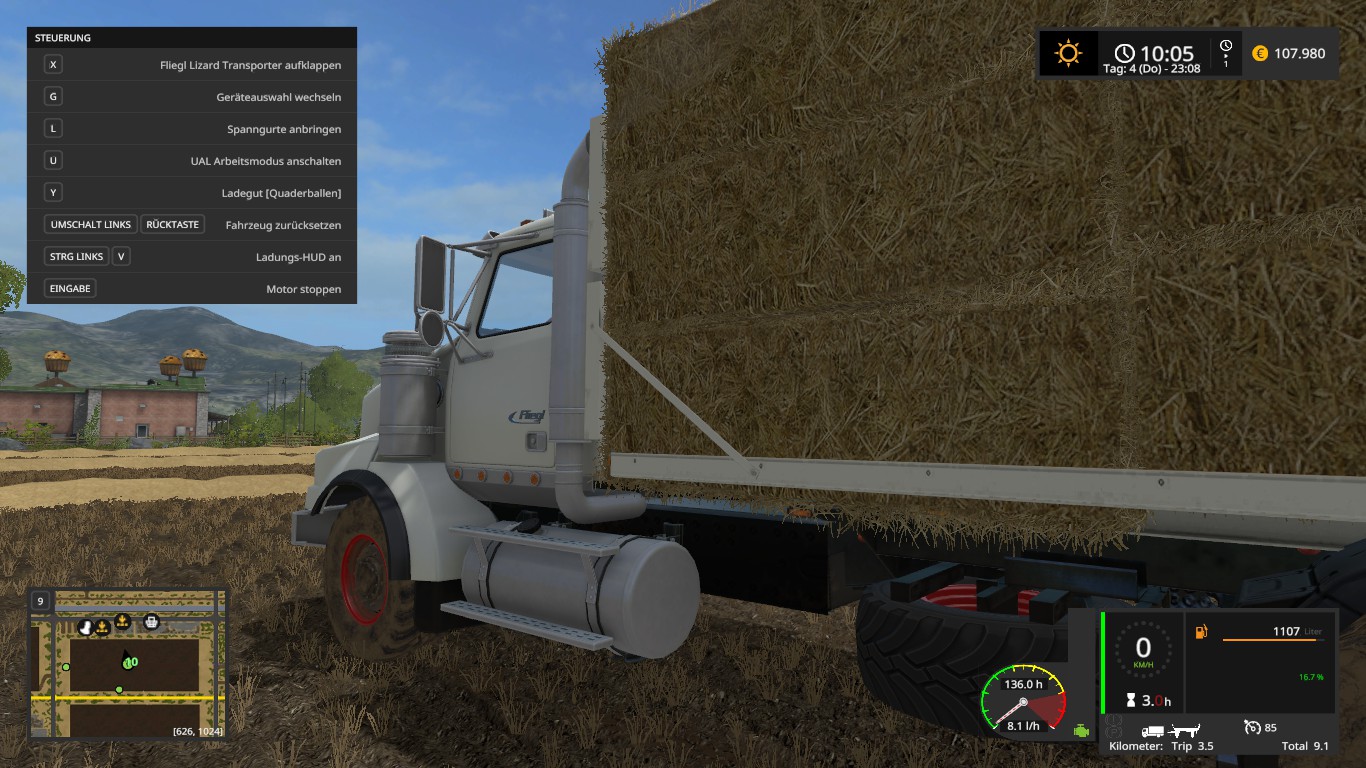Select the trailer attachment icon beside the truck

[1185, 731]
